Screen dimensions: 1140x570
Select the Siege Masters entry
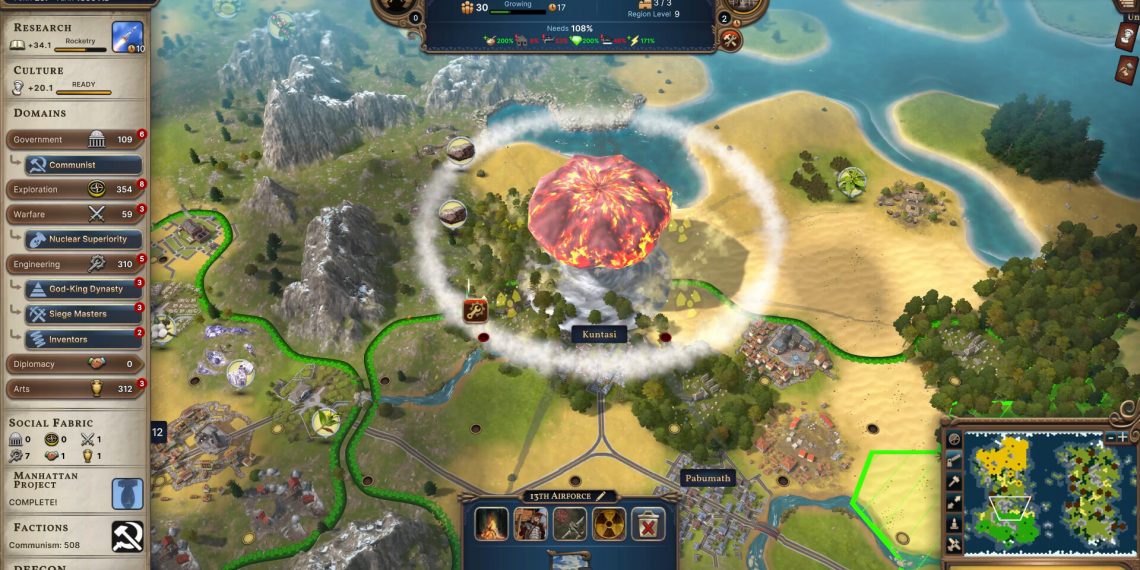82,314
